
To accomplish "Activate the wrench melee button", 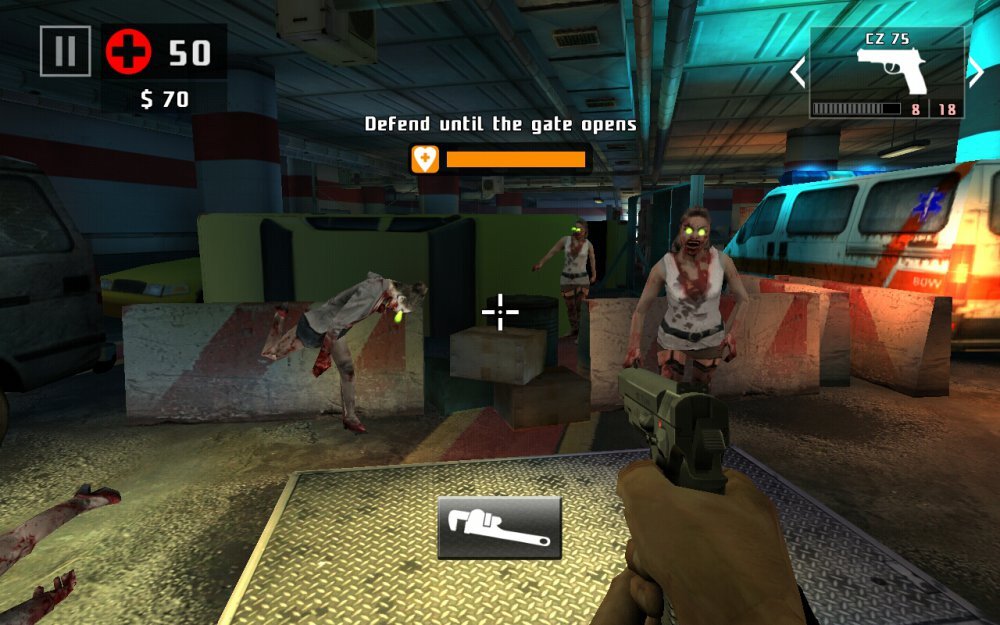I will click(499, 527).
